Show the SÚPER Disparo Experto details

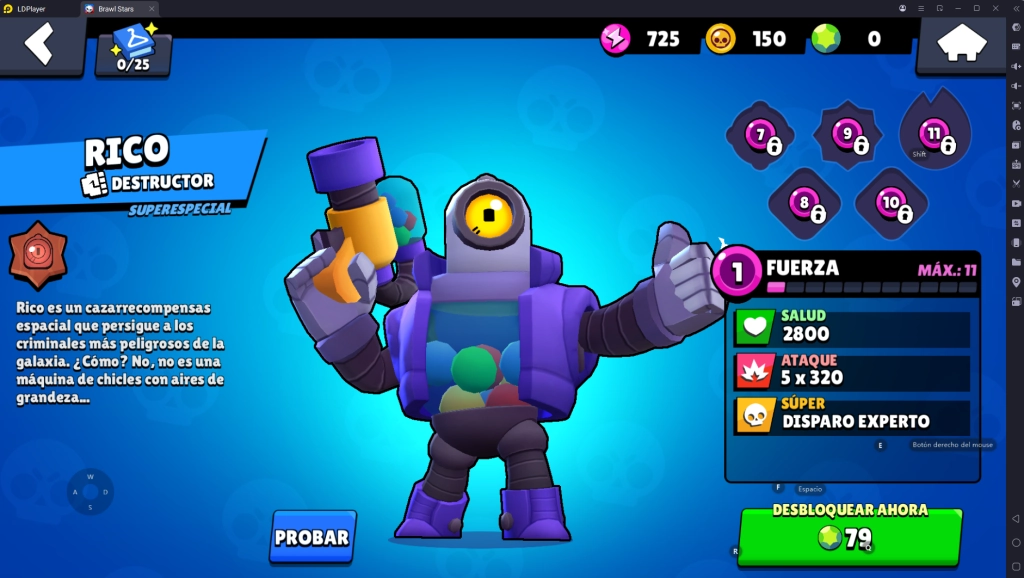coord(852,416)
